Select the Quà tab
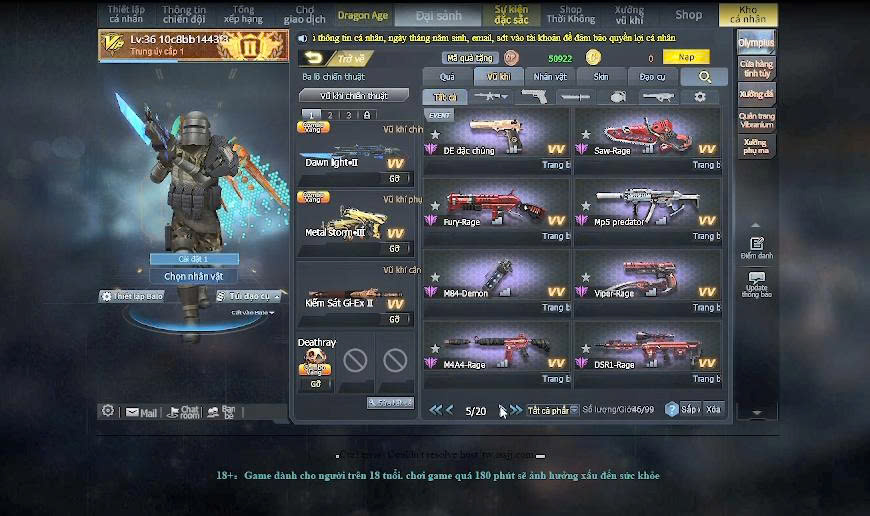The width and height of the screenshot is (870, 516). point(447,77)
